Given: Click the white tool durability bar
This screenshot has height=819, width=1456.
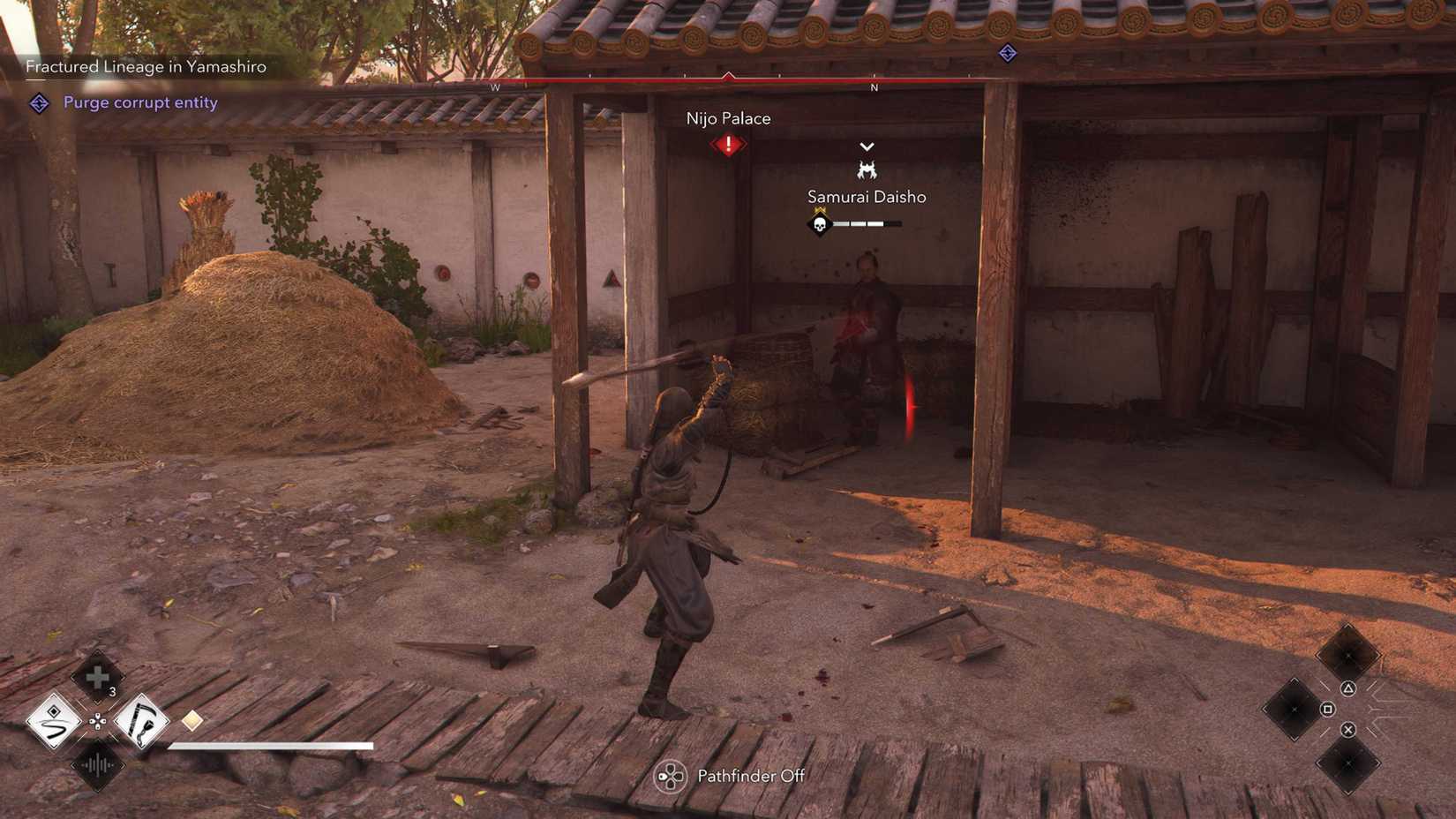Looking at the screenshot, I should point(269,747).
